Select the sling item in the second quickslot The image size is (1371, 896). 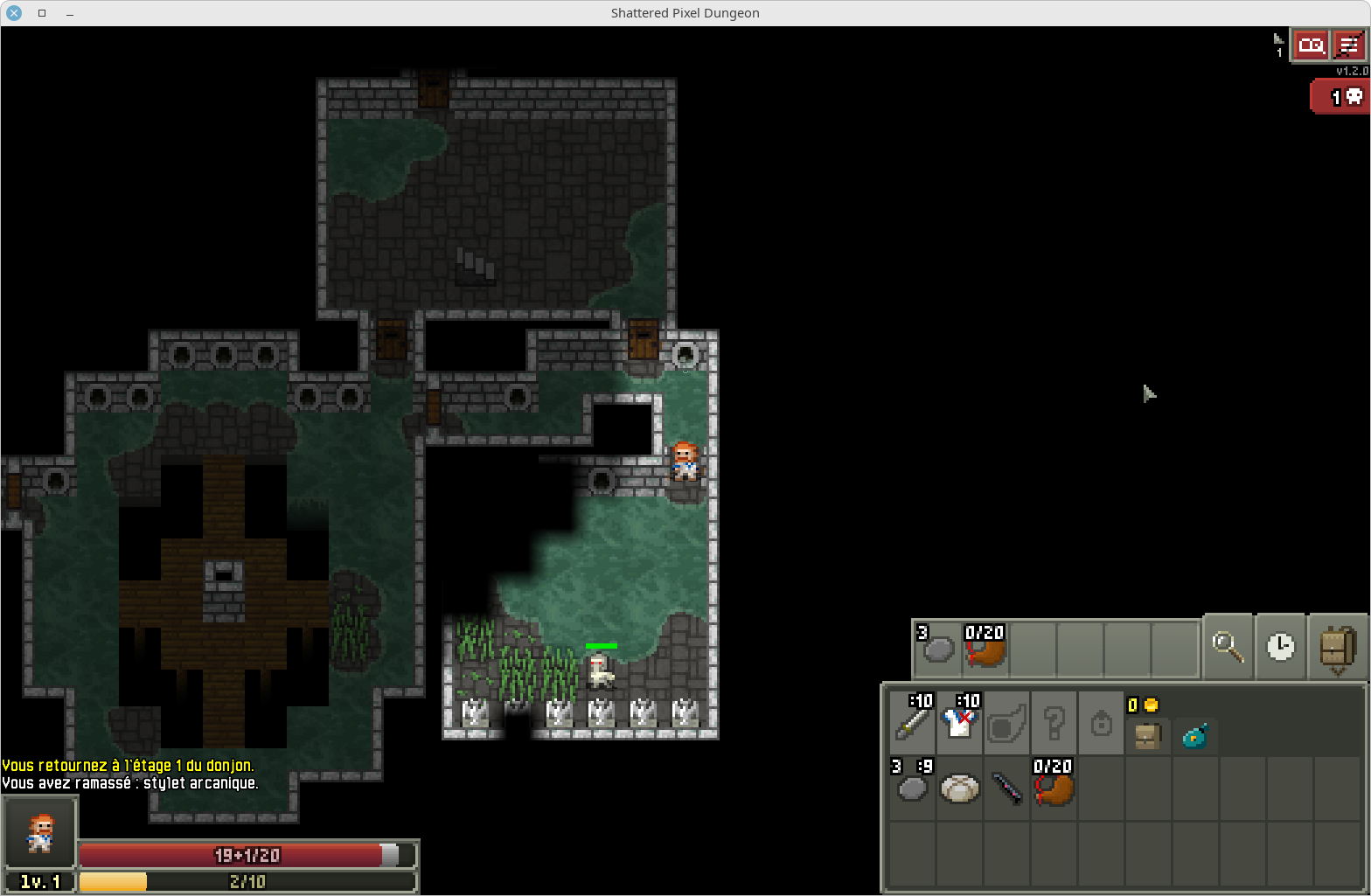985,647
